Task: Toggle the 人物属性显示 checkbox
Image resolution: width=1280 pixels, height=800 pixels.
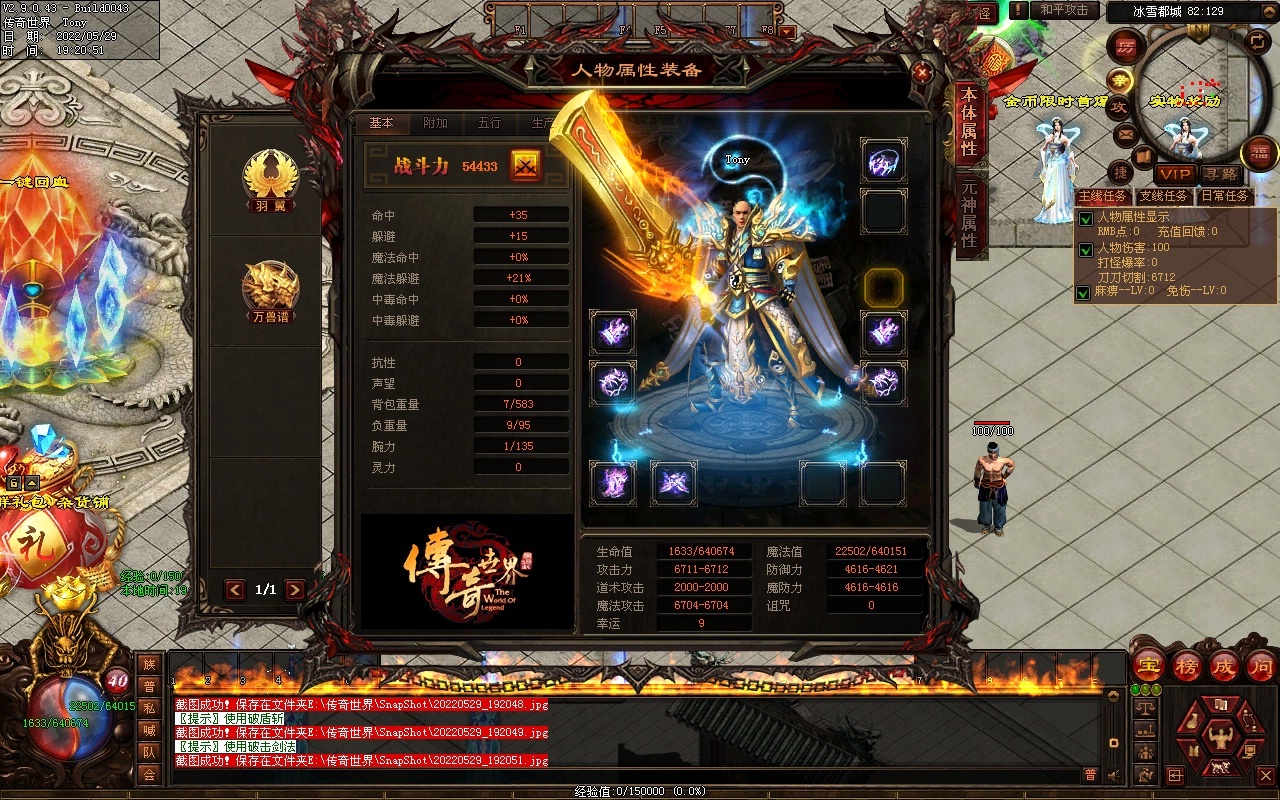Action: 1084,219
